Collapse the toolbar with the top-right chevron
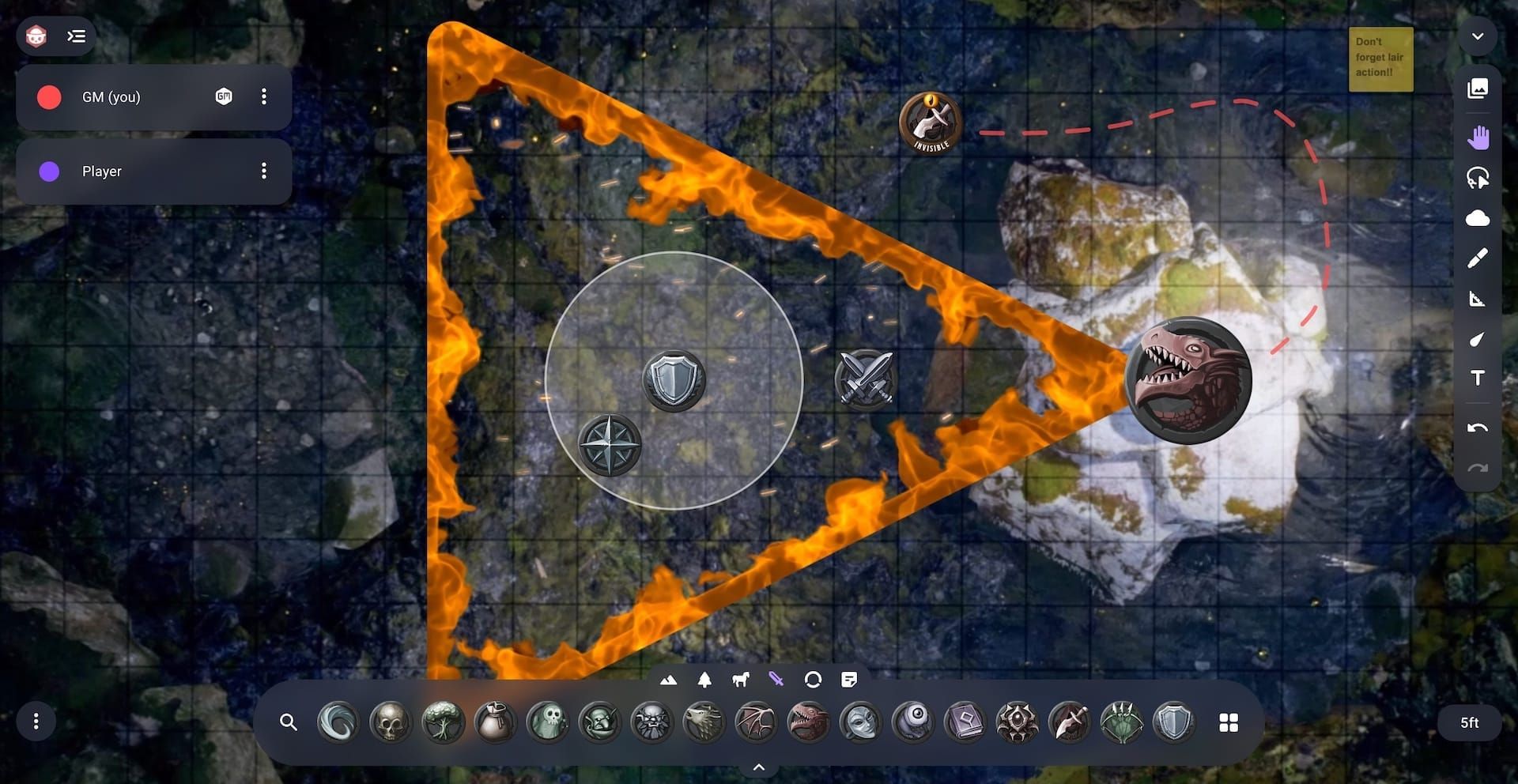The height and width of the screenshot is (784, 1518). [x=1478, y=36]
